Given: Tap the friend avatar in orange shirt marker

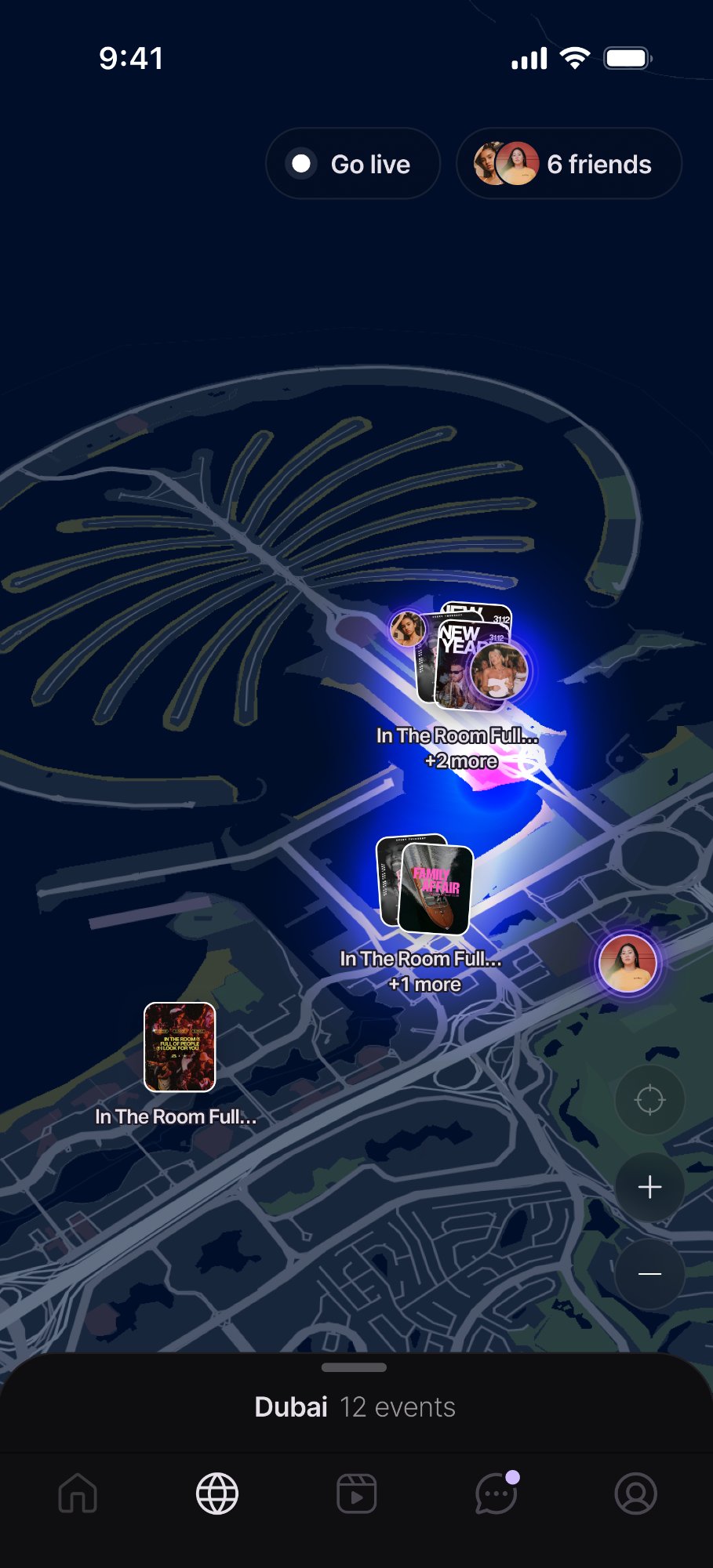Looking at the screenshot, I should pyautogui.click(x=628, y=964).
